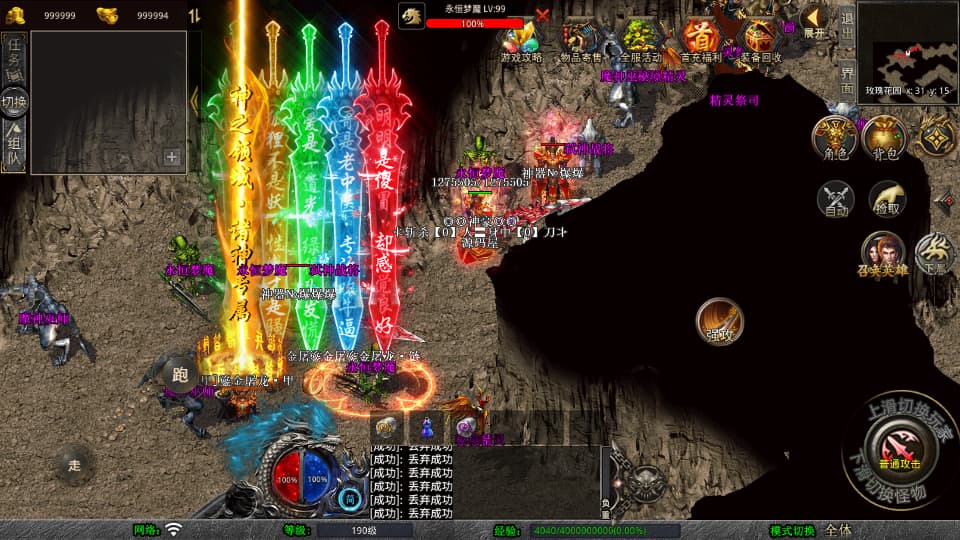Click the round 切换 switch button

(14, 101)
